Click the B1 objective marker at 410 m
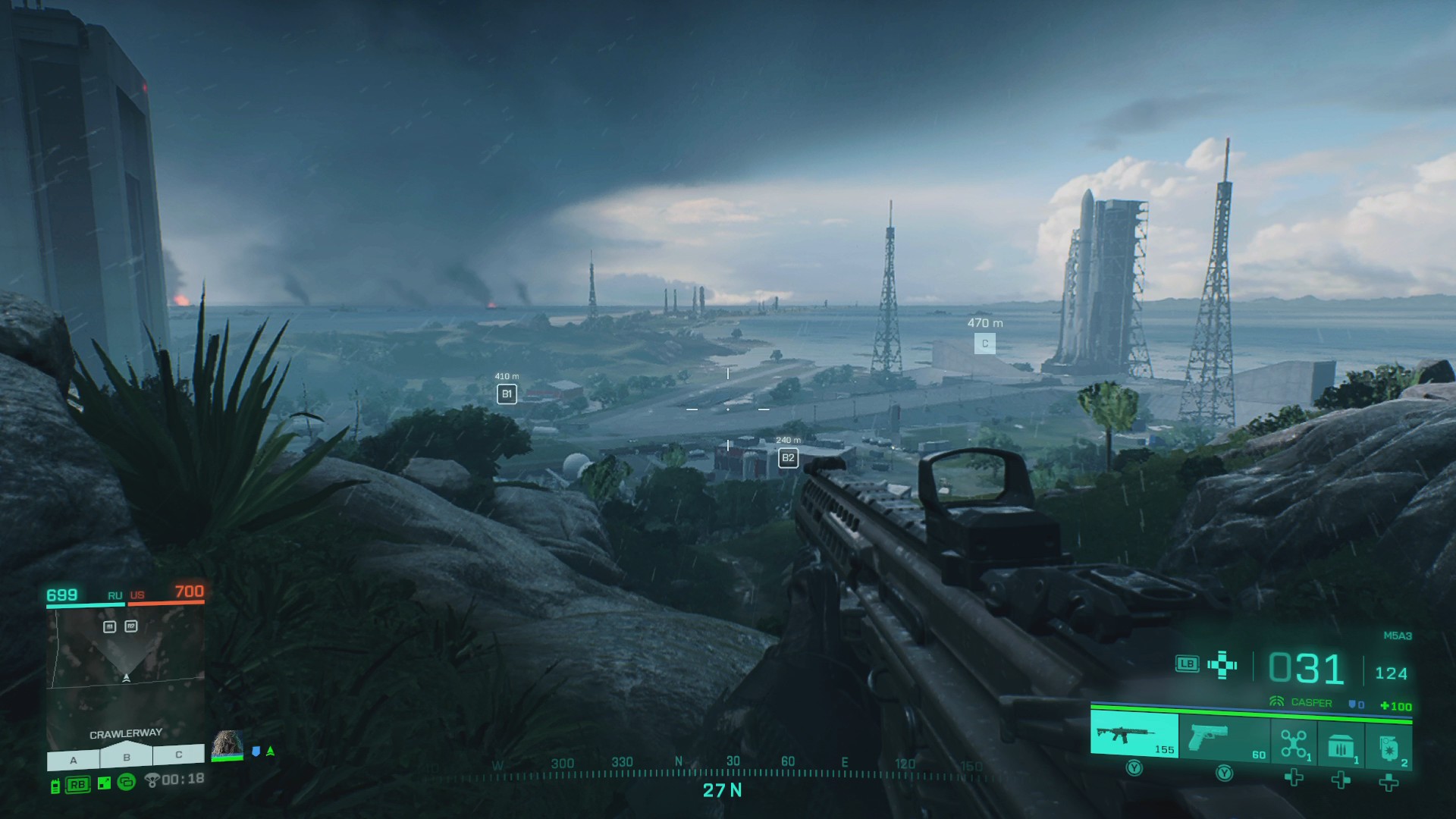This screenshot has height=819, width=1456. coord(507,394)
